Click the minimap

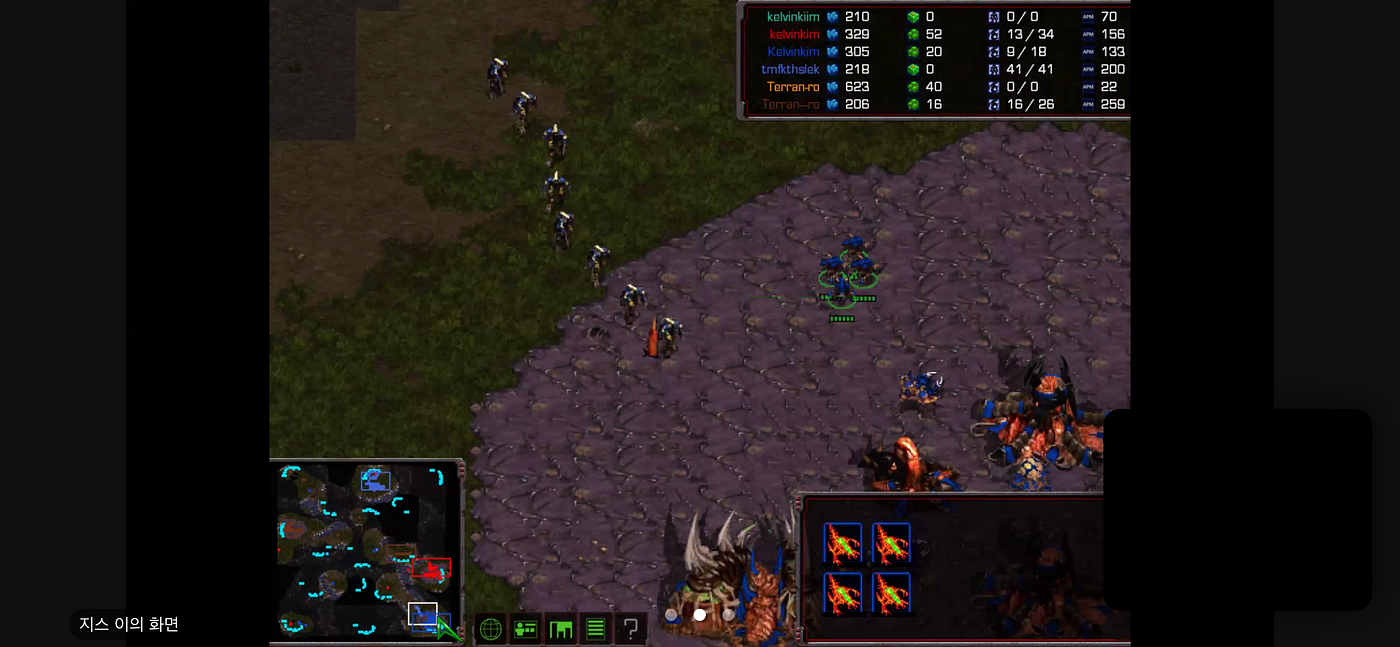[x=364, y=549]
